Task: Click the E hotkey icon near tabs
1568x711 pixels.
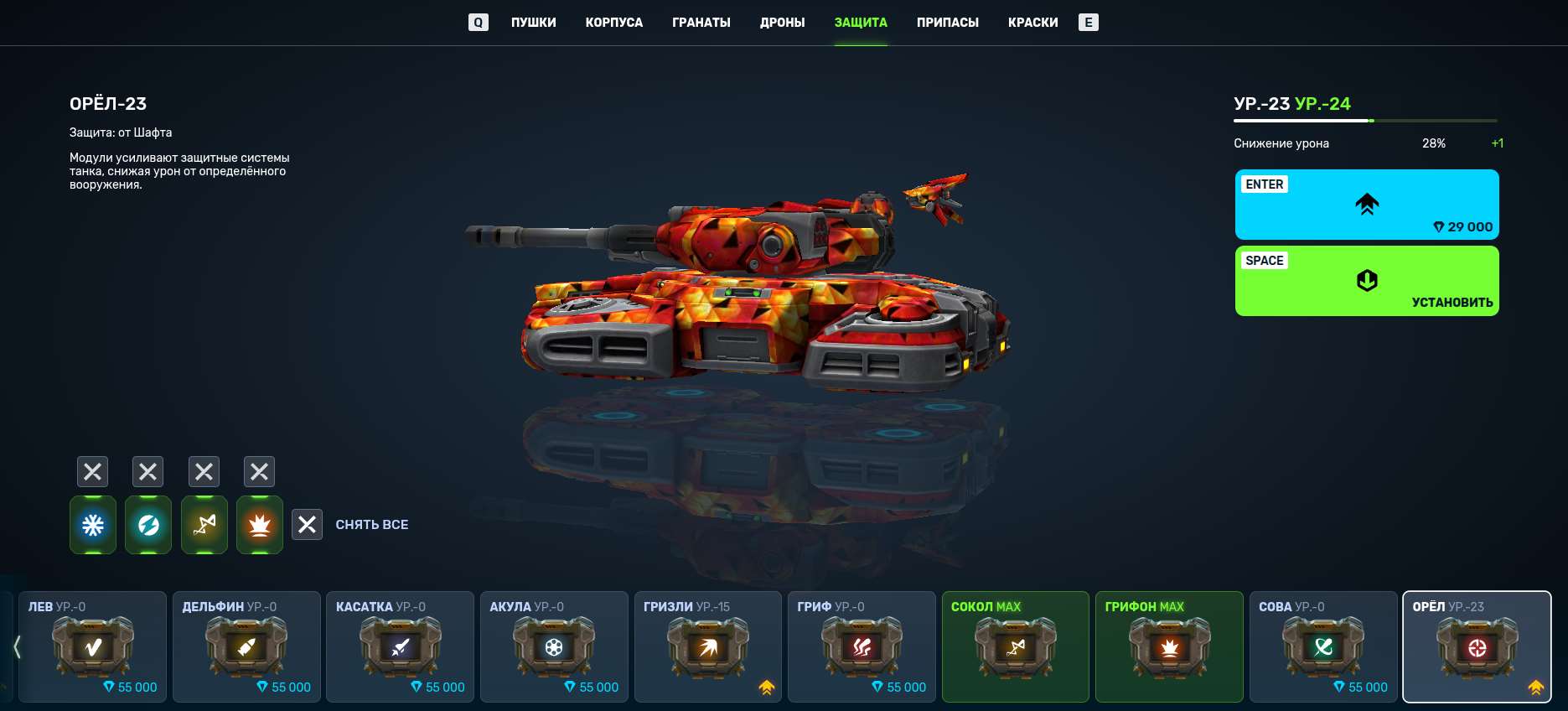Action: click(1089, 22)
